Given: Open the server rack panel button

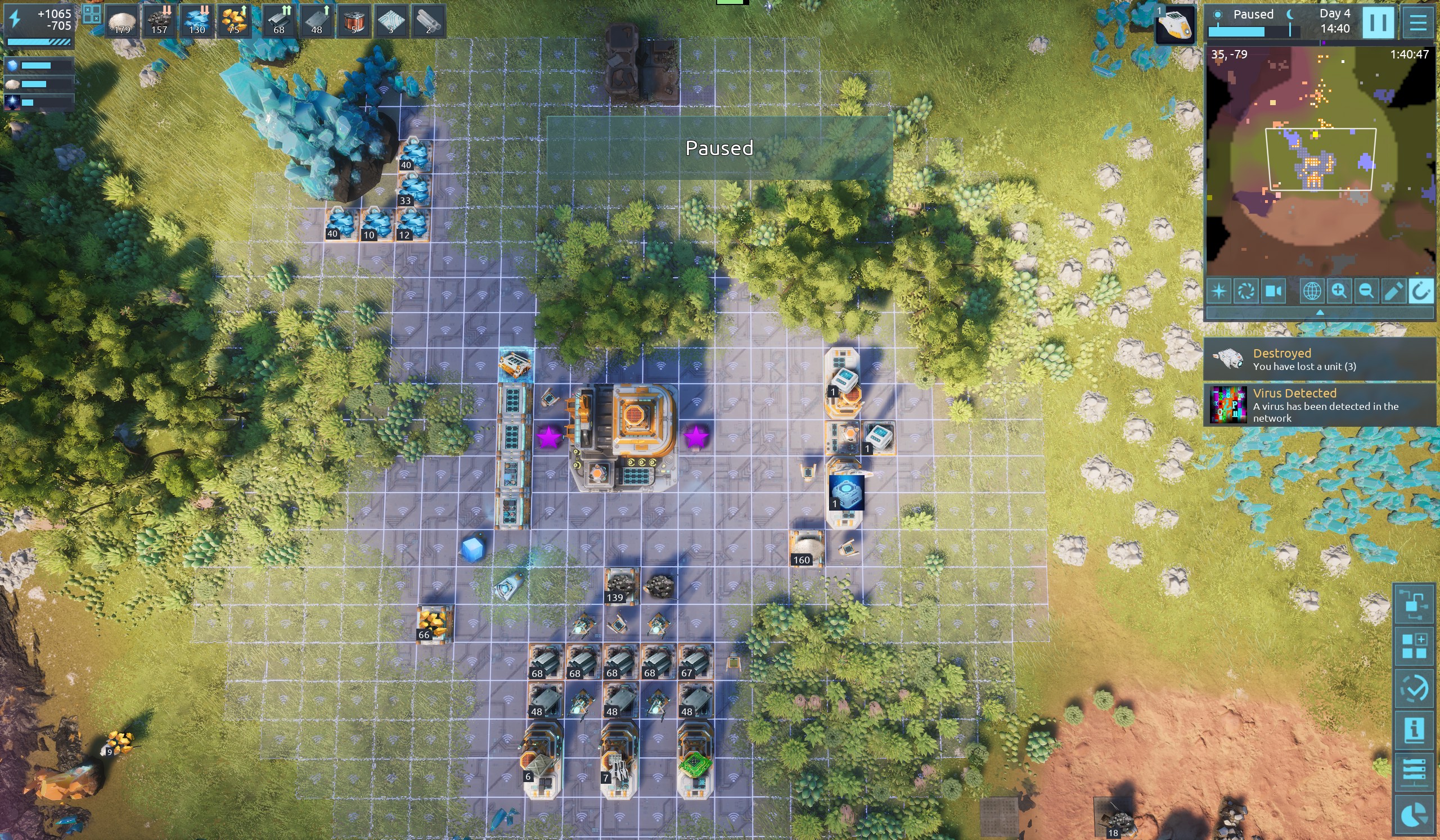Looking at the screenshot, I should click(1414, 772).
